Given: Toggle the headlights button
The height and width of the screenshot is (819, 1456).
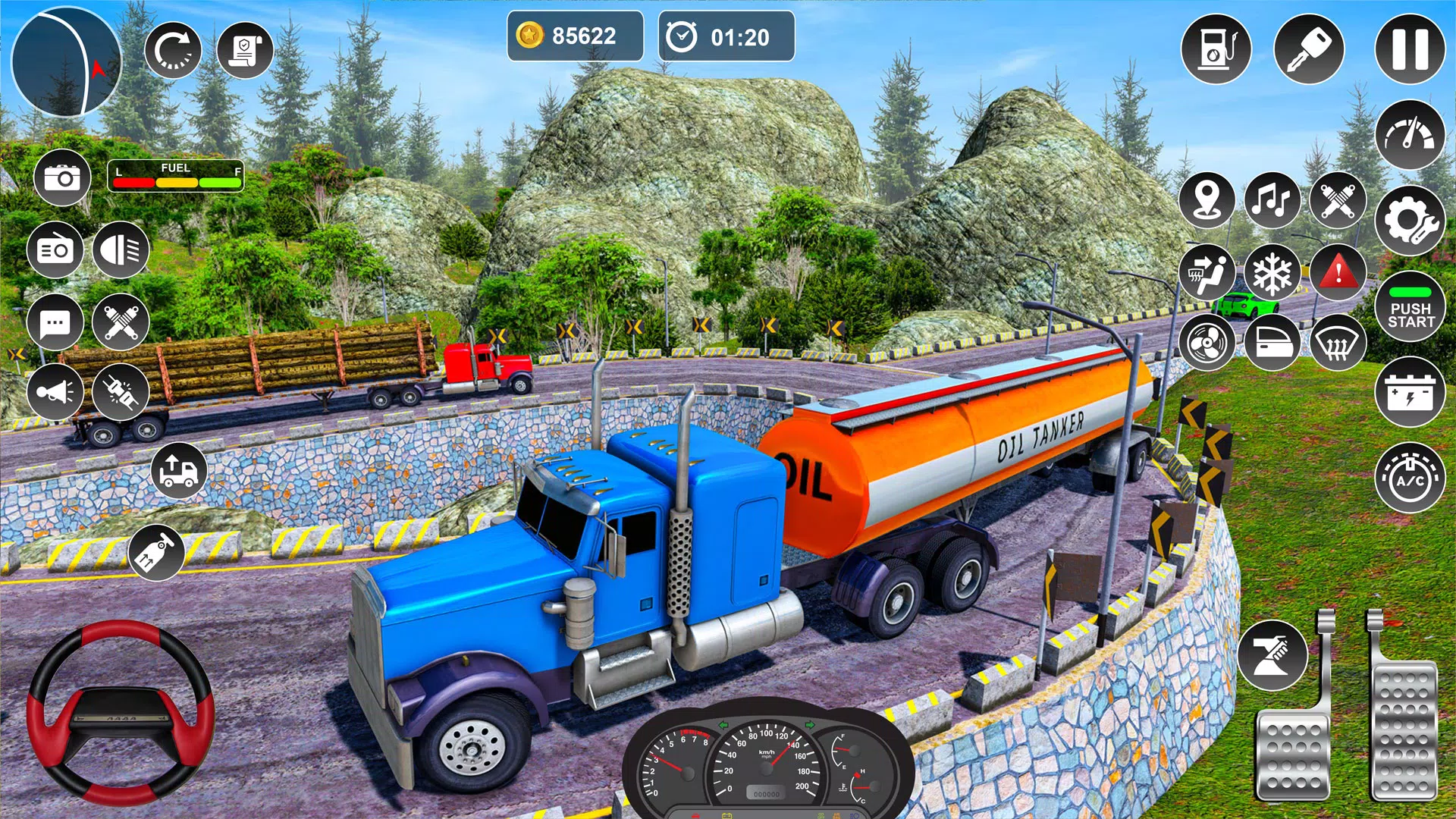Looking at the screenshot, I should click(121, 249).
